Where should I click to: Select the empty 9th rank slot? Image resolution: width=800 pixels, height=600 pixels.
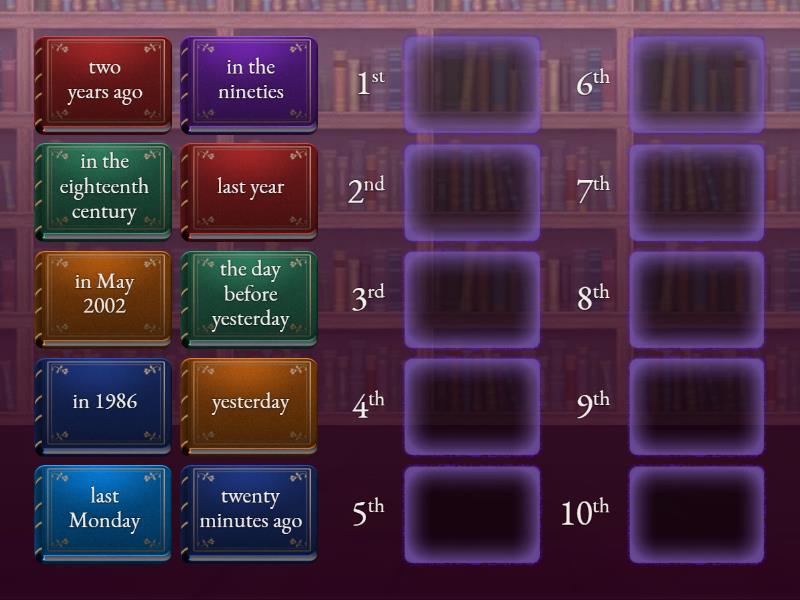[696, 405]
